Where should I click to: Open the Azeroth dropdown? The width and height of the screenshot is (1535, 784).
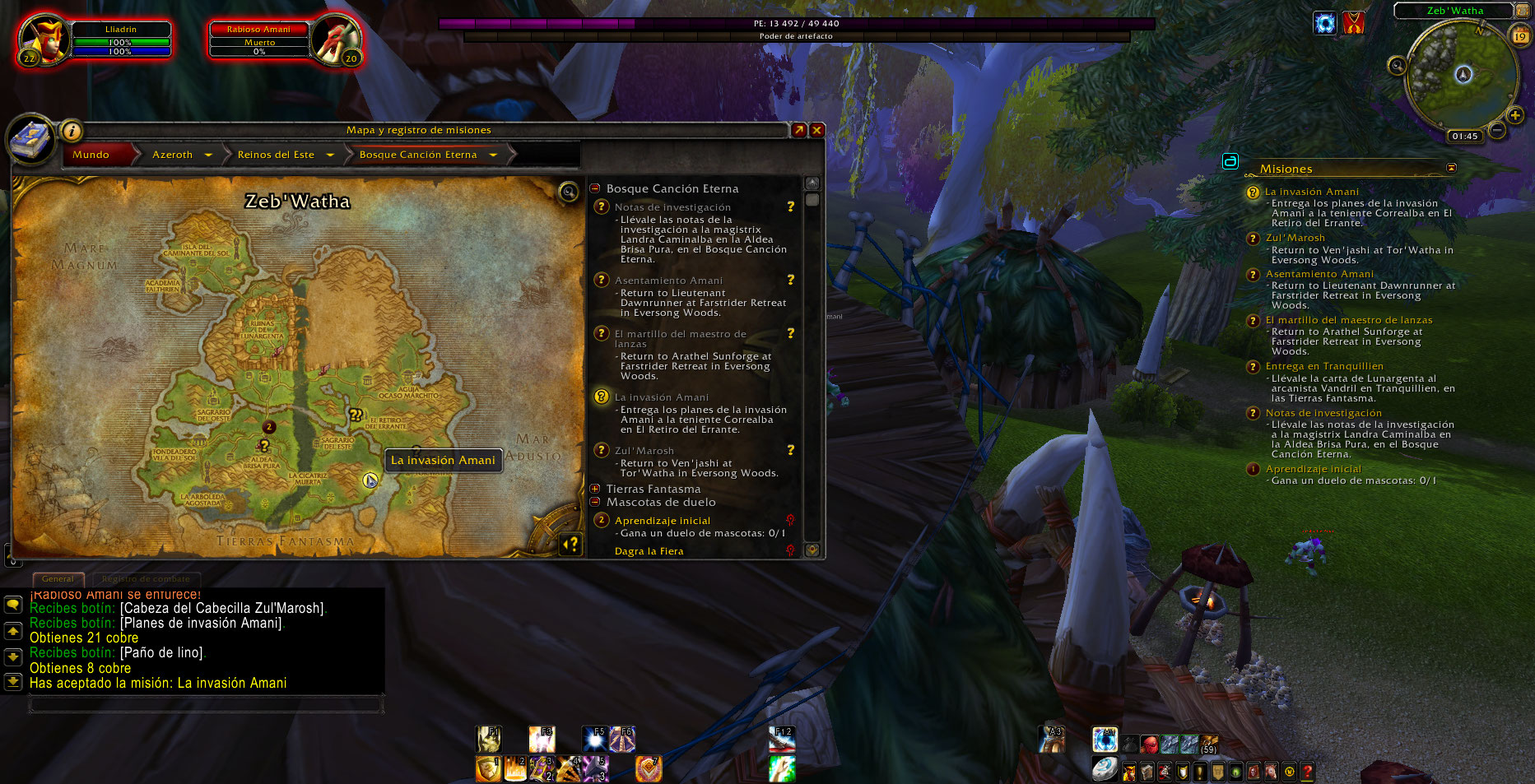208,155
